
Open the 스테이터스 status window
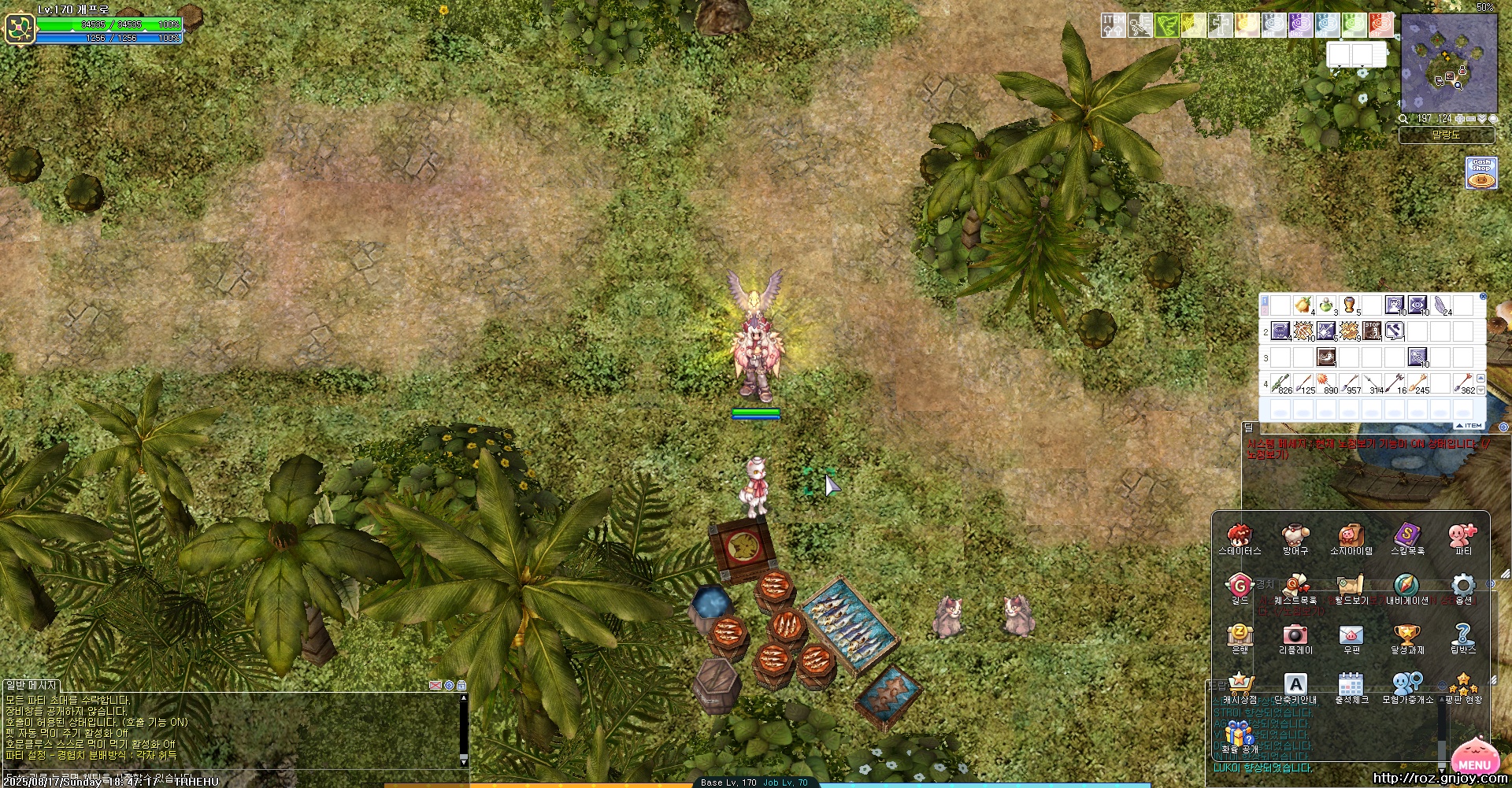coord(1240,537)
